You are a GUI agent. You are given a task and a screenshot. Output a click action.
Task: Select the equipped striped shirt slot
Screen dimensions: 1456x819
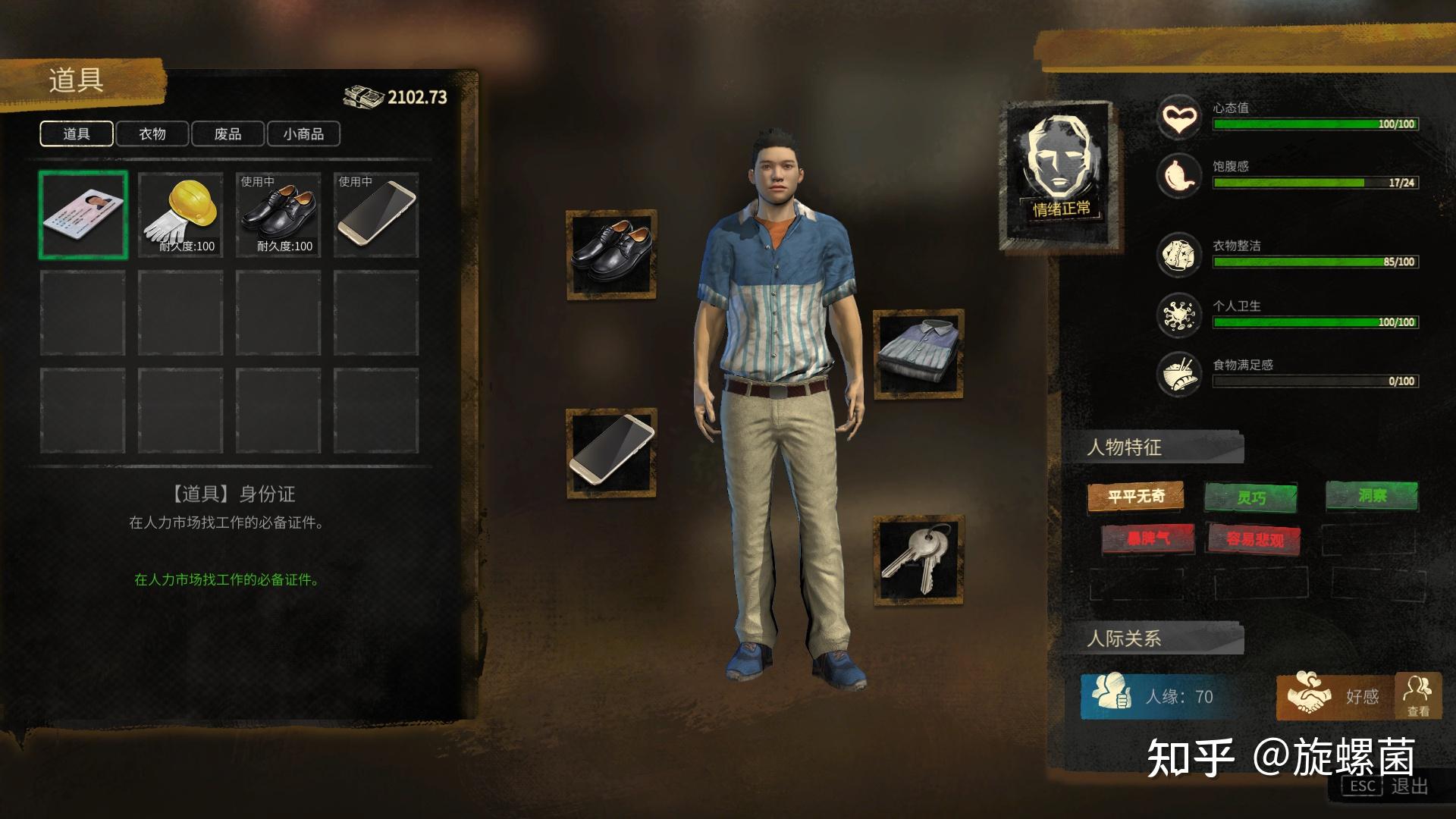point(918,353)
